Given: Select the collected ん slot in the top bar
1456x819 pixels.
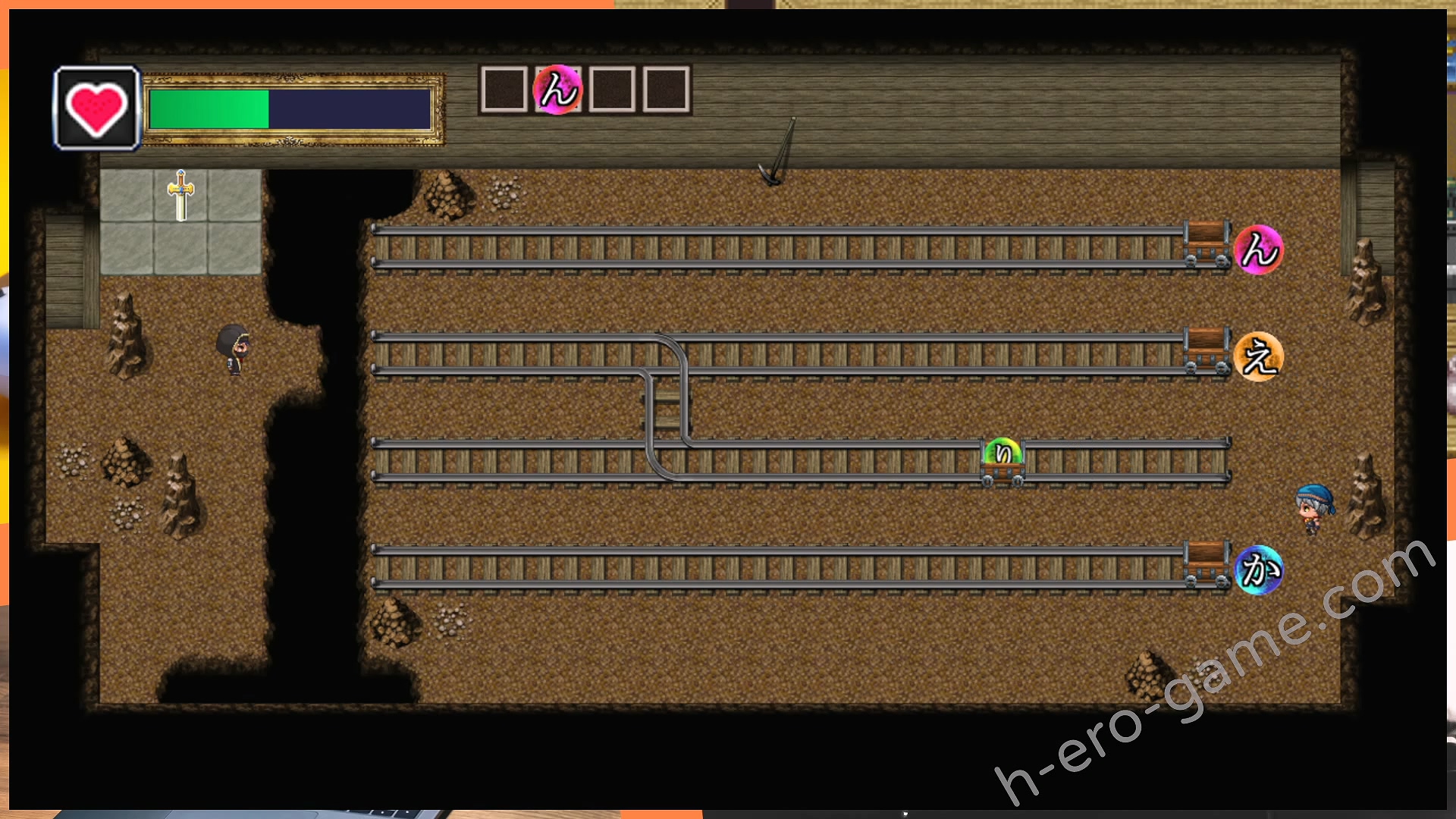Looking at the screenshot, I should [558, 90].
